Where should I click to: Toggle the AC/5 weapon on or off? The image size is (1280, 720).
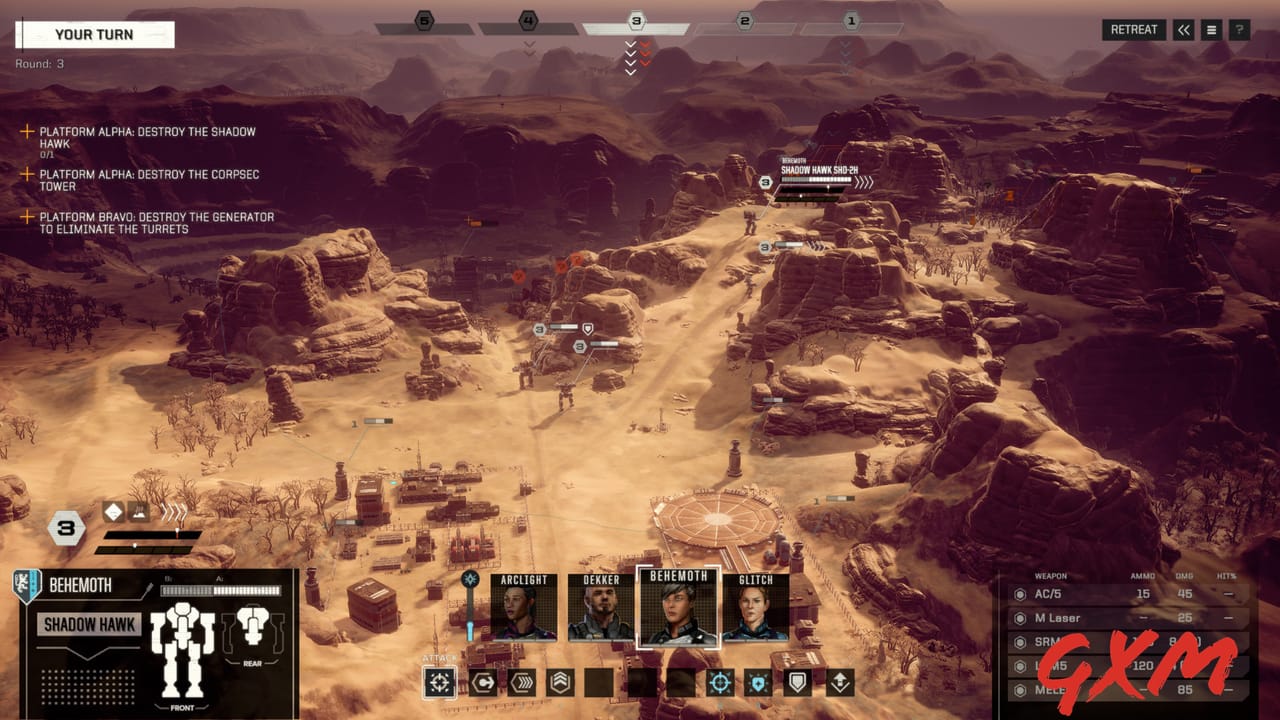1020,594
